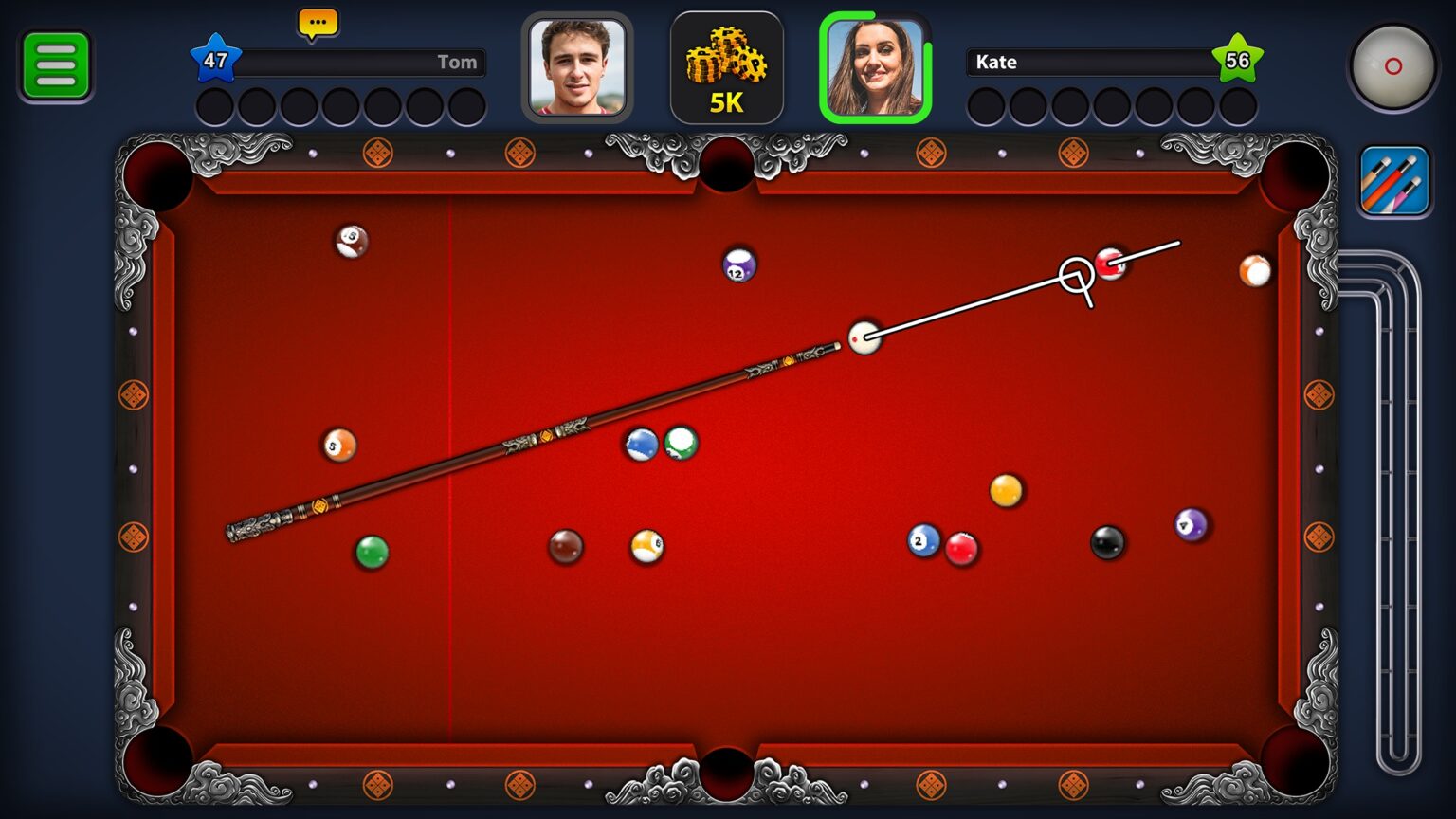Select the green 14 ball
The width and height of the screenshot is (1456, 819).
[680, 442]
